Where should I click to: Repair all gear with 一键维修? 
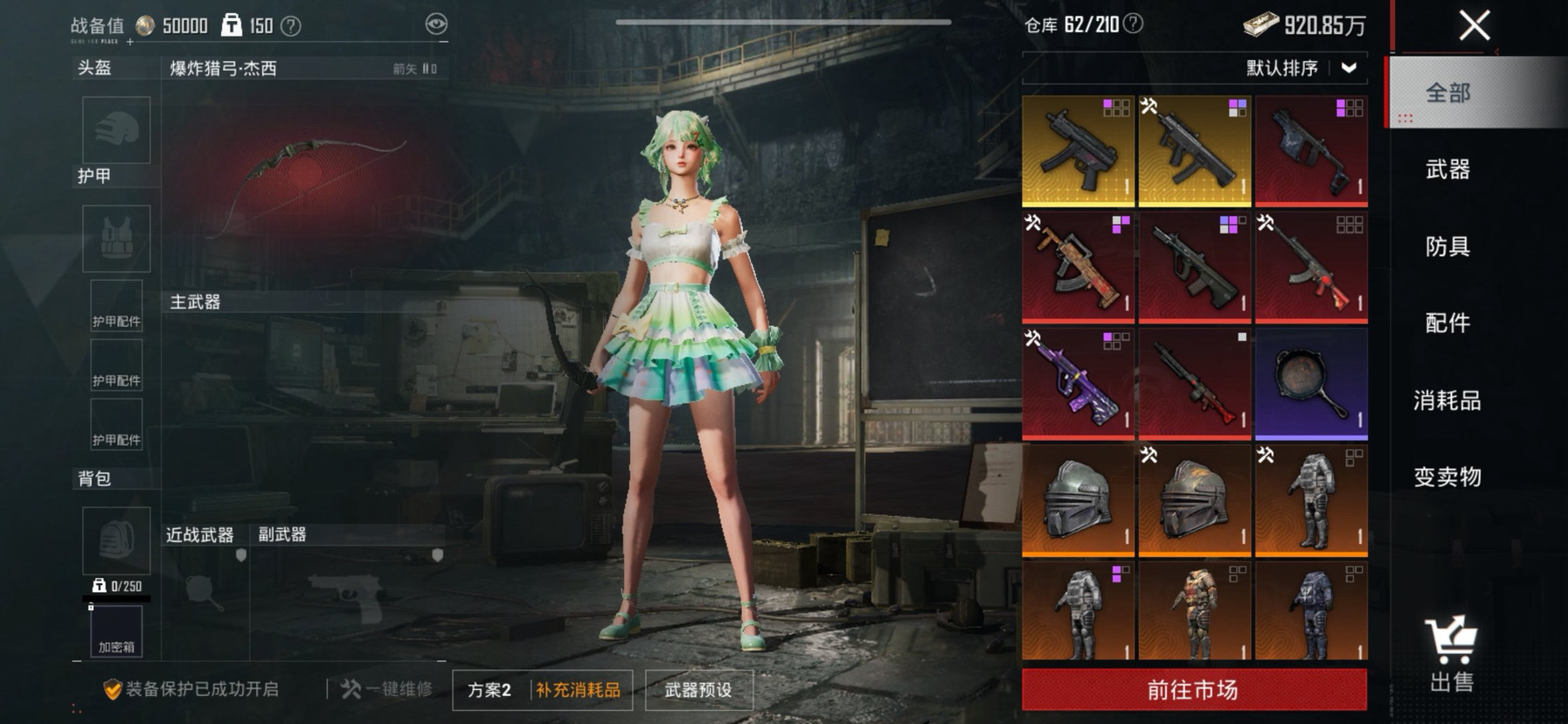[x=387, y=689]
